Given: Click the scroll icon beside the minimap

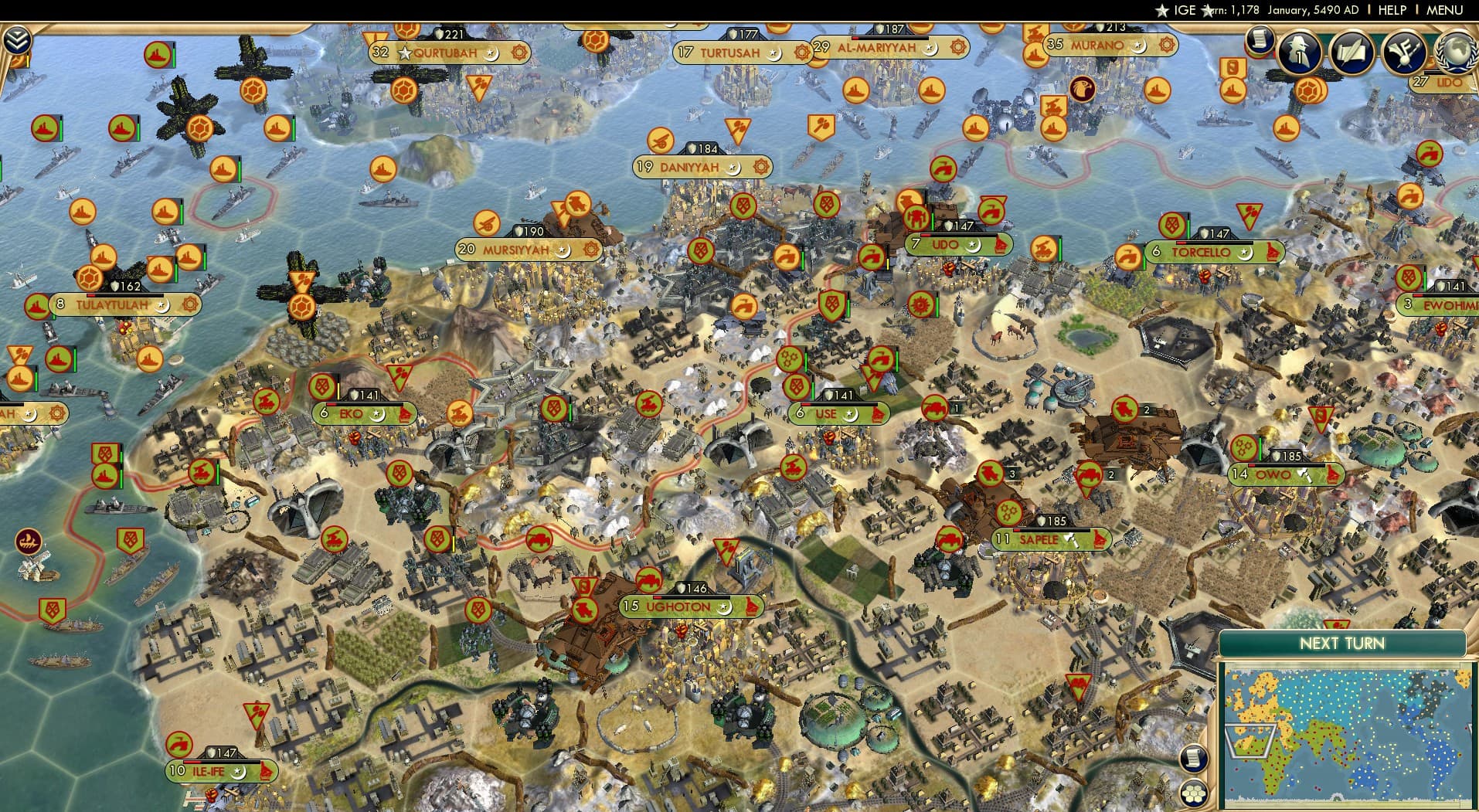Looking at the screenshot, I should click(1195, 758).
